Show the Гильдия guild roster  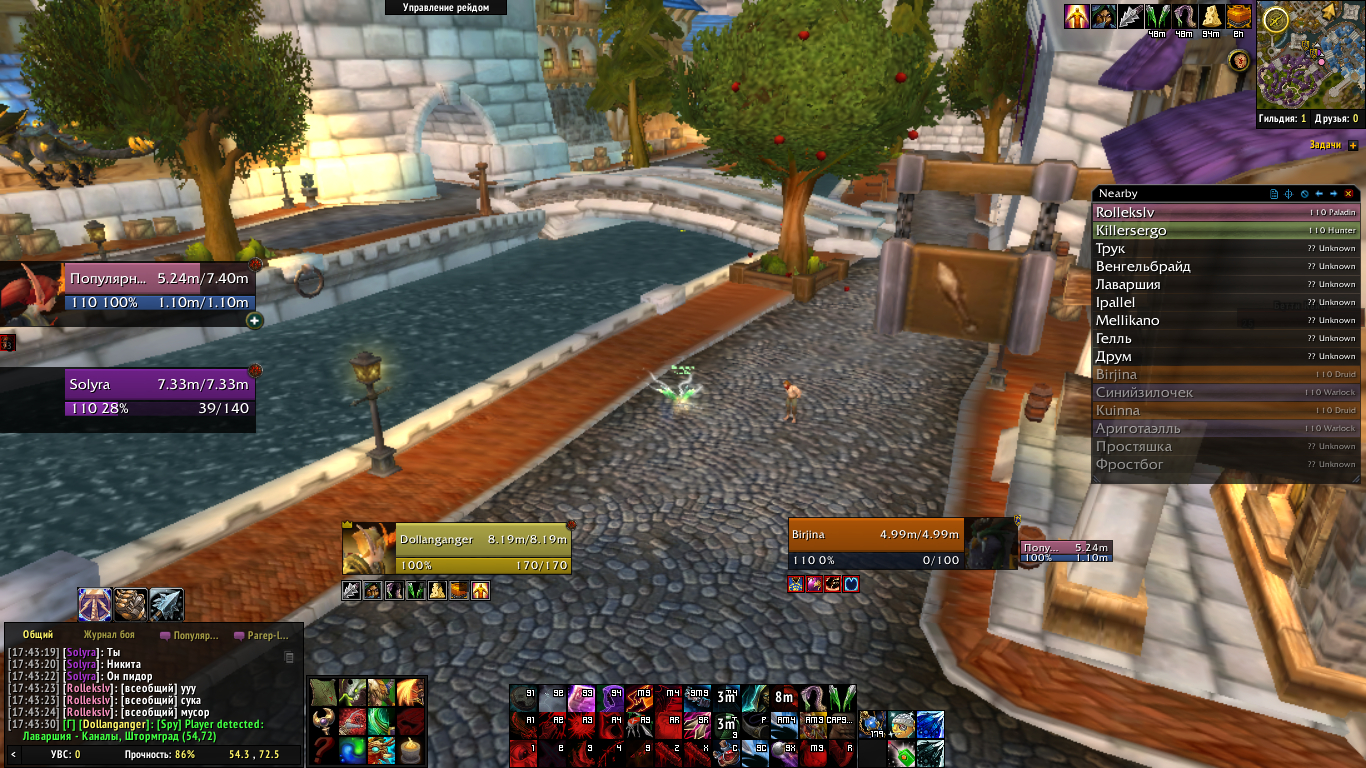pyautogui.click(x=1283, y=119)
